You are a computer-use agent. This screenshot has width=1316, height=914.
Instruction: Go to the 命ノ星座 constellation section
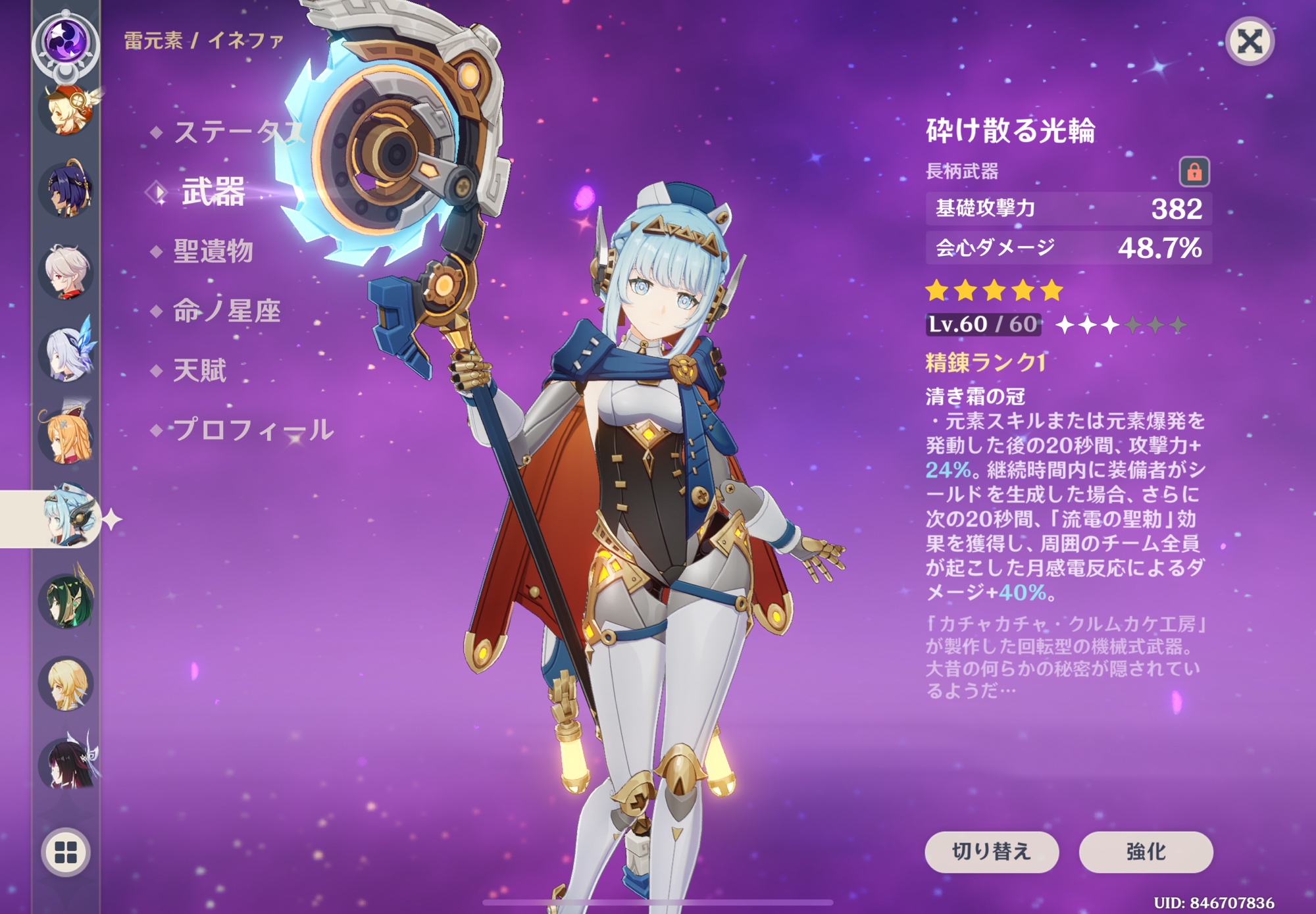pos(226,311)
